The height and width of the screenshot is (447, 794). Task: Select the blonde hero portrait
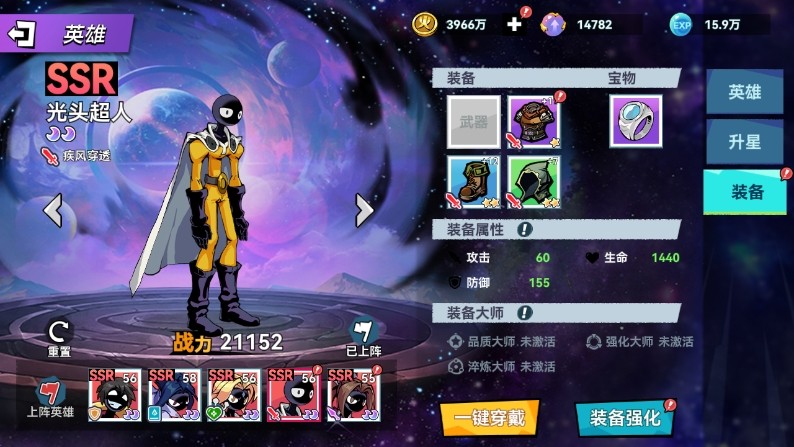[233, 393]
